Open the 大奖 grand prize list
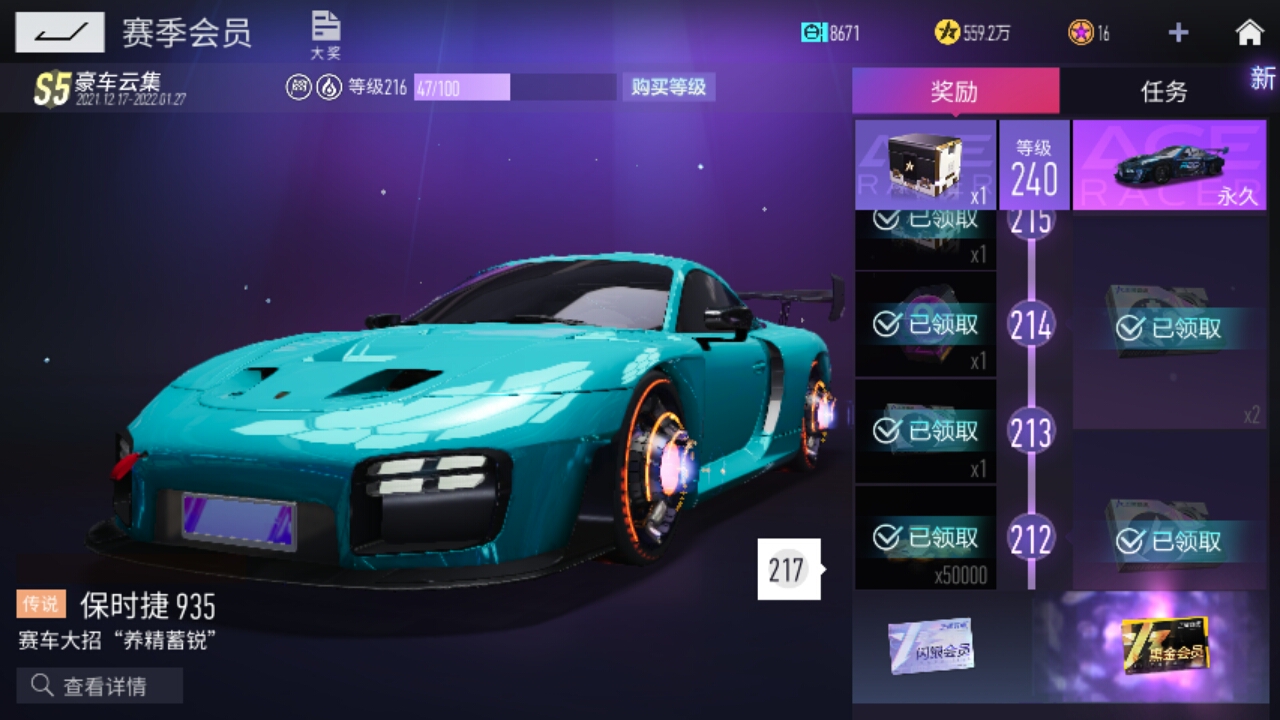The width and height of the screenshot is (1280, 720). coord(325,35)
